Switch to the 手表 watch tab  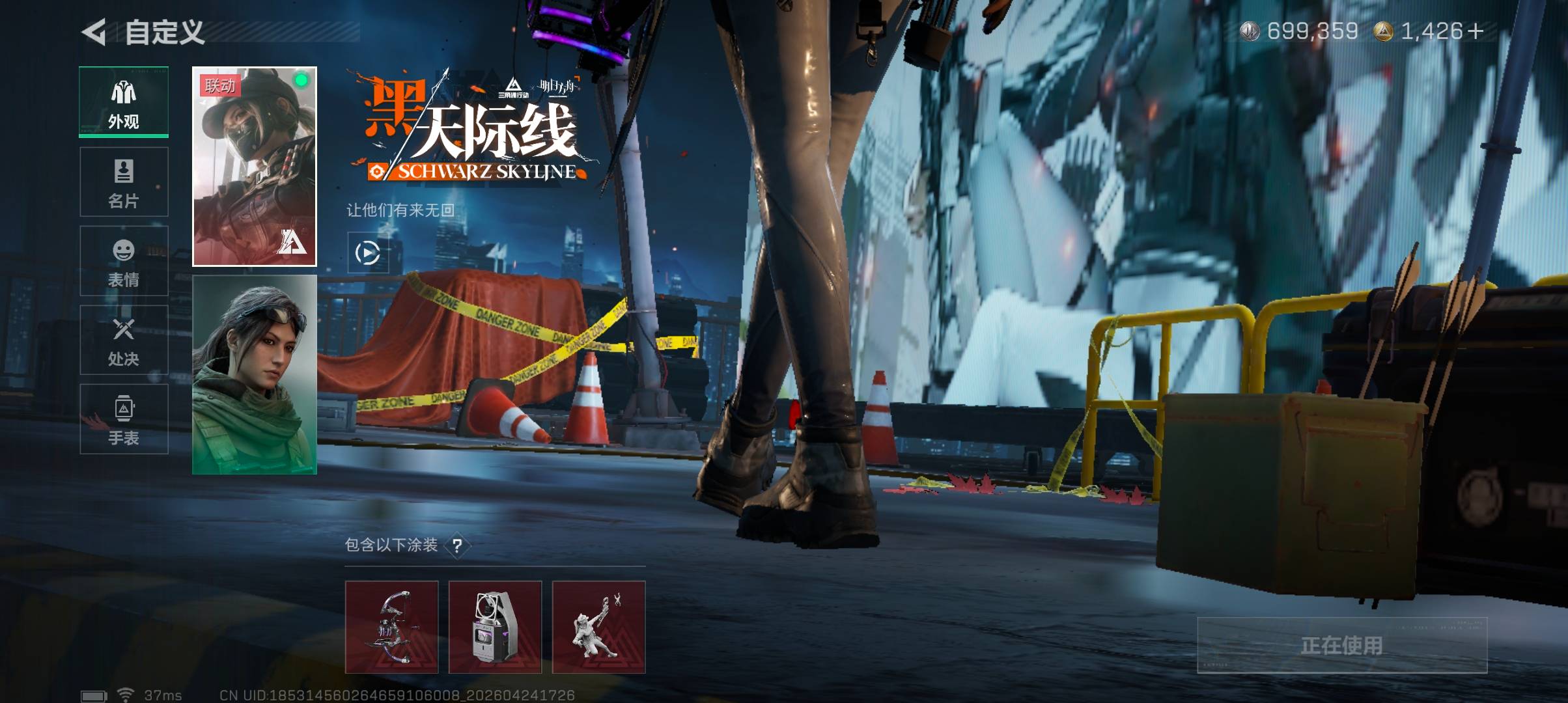pyautogui.click(x=124, y=419)
